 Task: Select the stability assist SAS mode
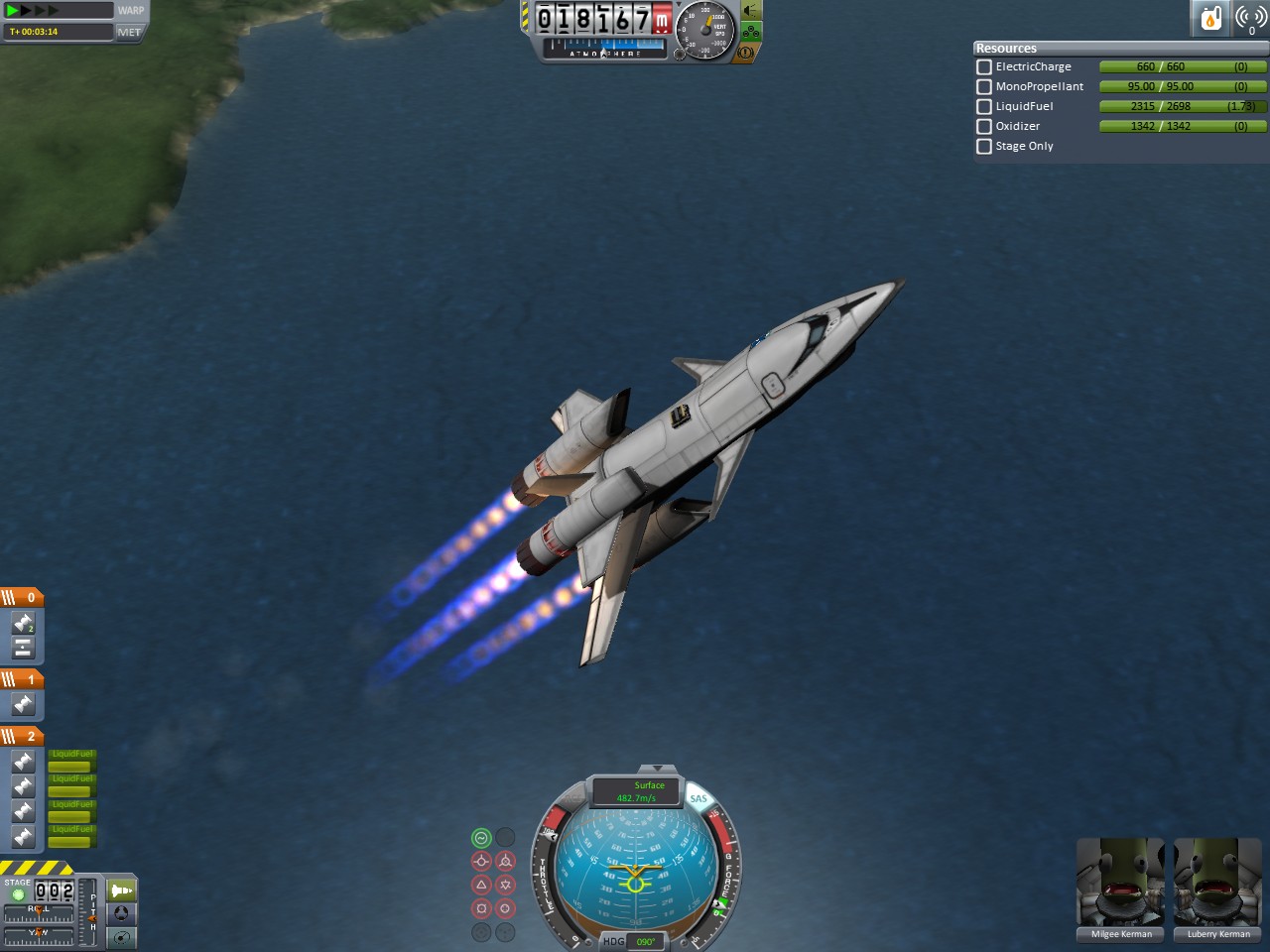tap(481, 838)
